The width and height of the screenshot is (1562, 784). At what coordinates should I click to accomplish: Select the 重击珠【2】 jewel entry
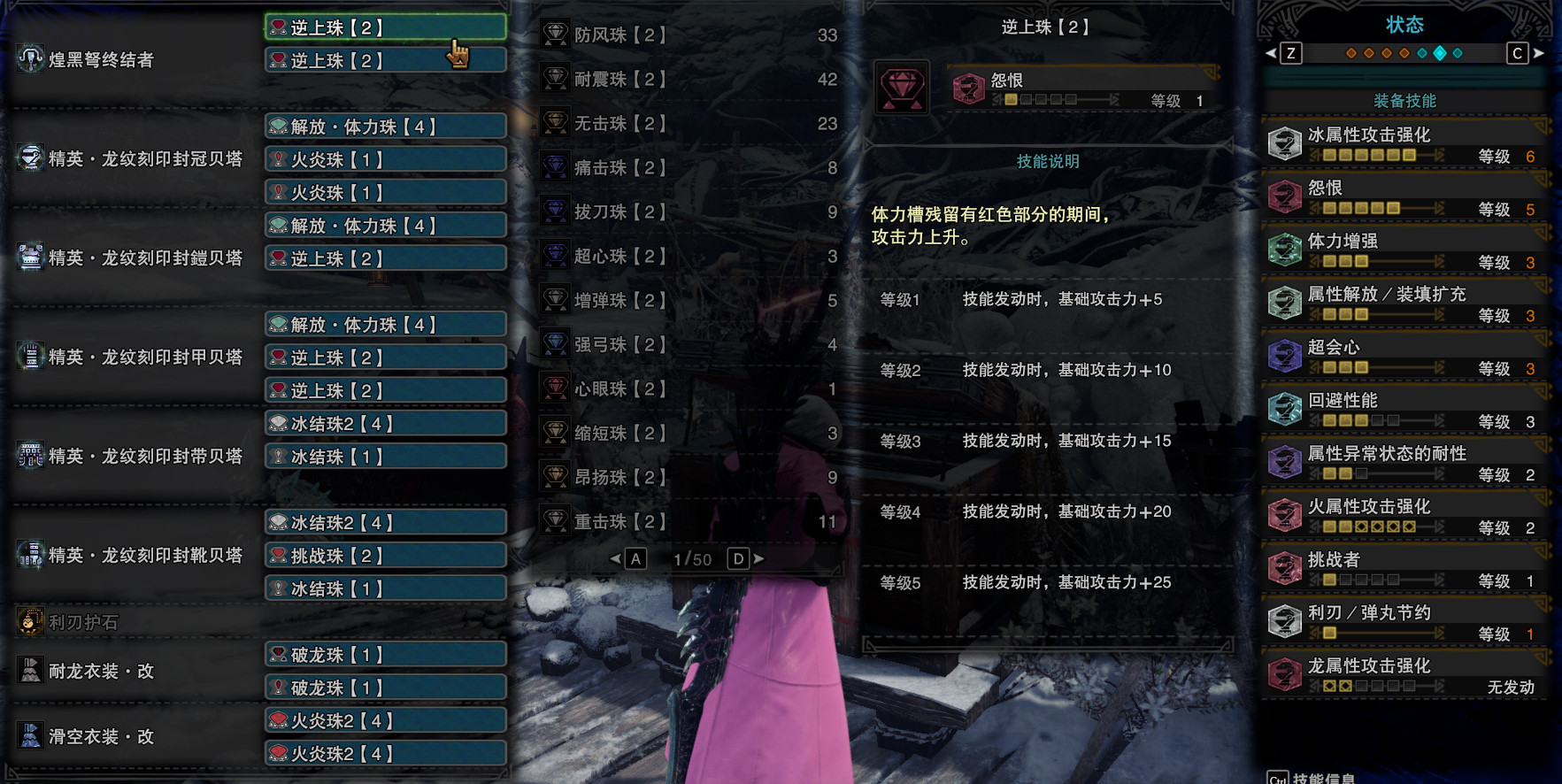tap(619, 522)
